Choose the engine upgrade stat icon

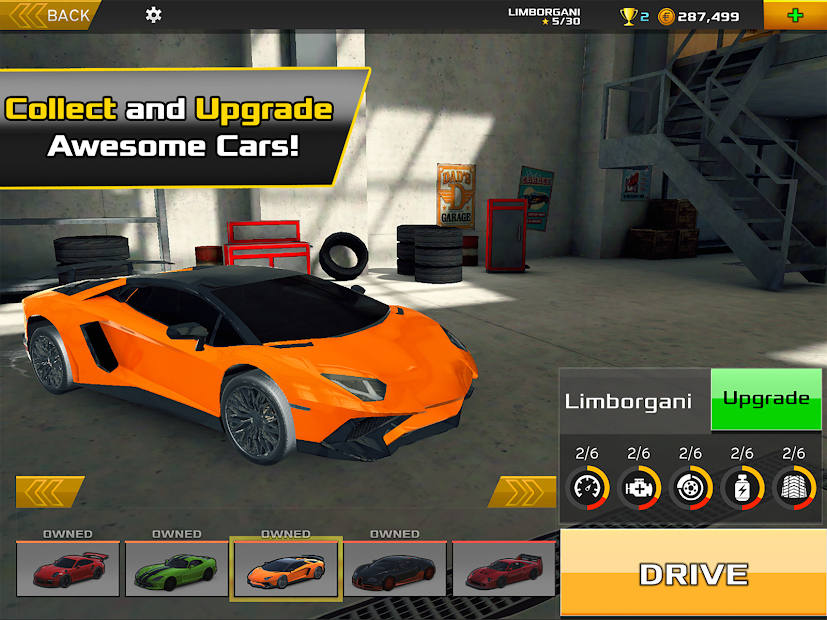[639, 487]
